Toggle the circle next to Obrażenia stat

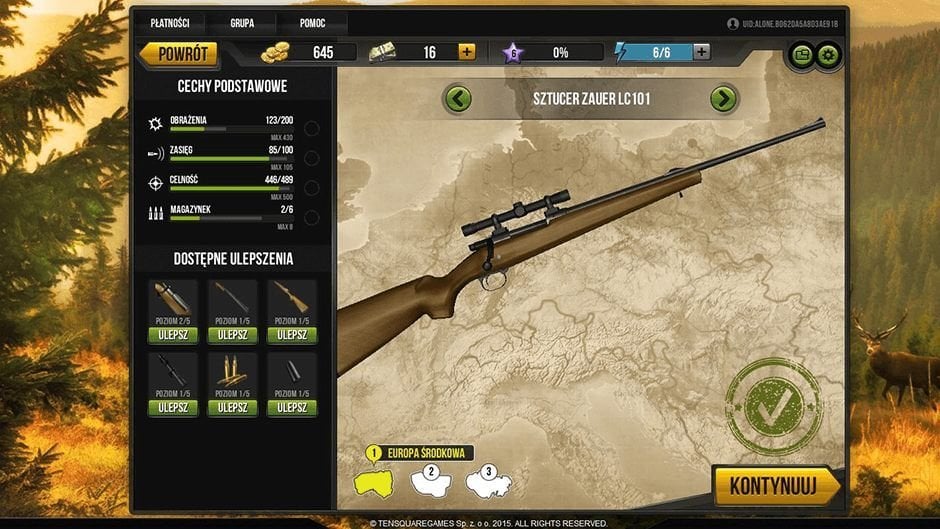312,128
